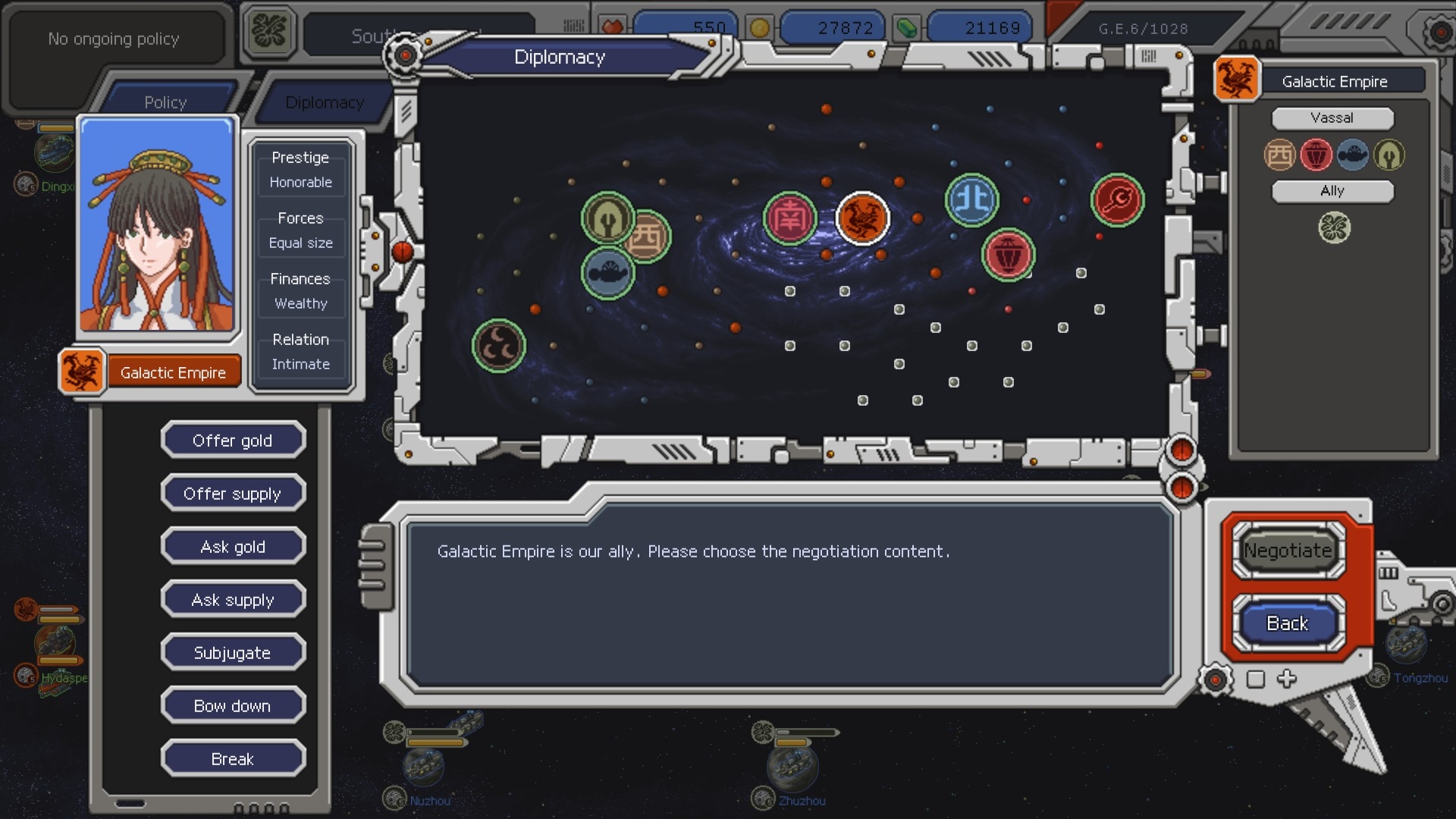The width and height of the screenshot is (1456, 819).
Task: Click the blue cloud faction map emblem
Action: click(607, 273)
